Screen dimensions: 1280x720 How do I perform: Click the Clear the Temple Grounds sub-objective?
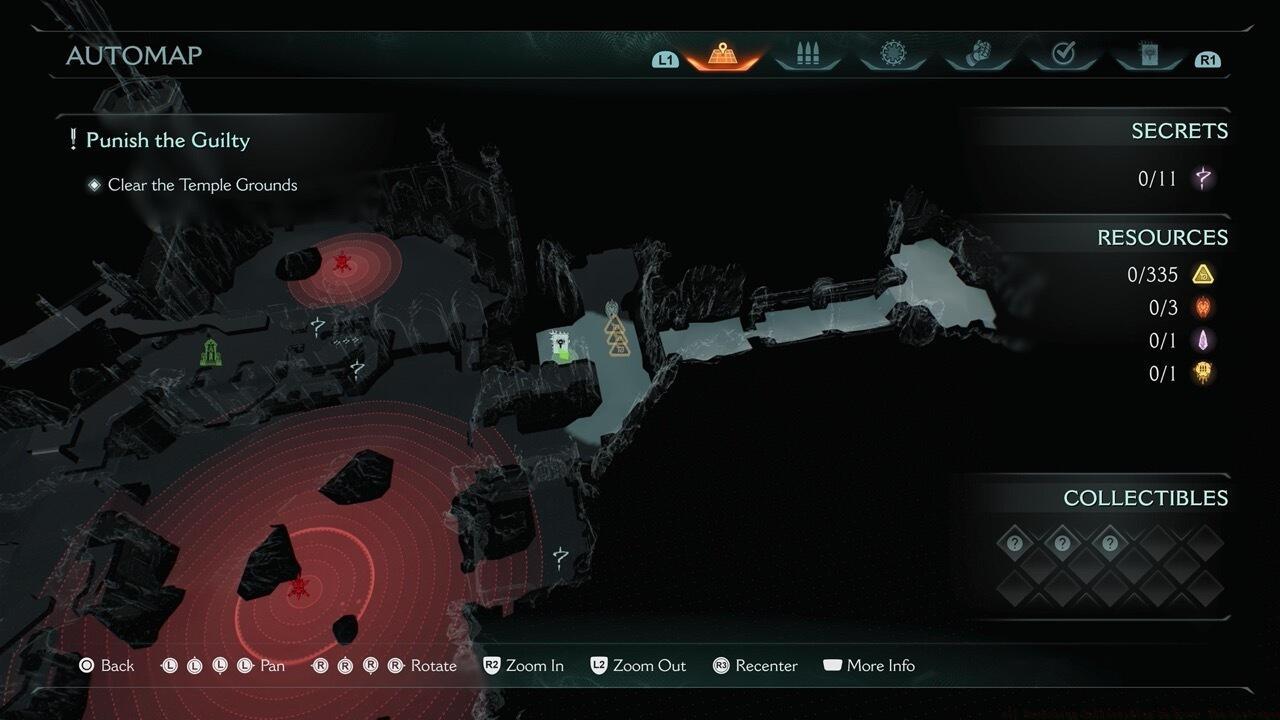[x=202, y=185]
